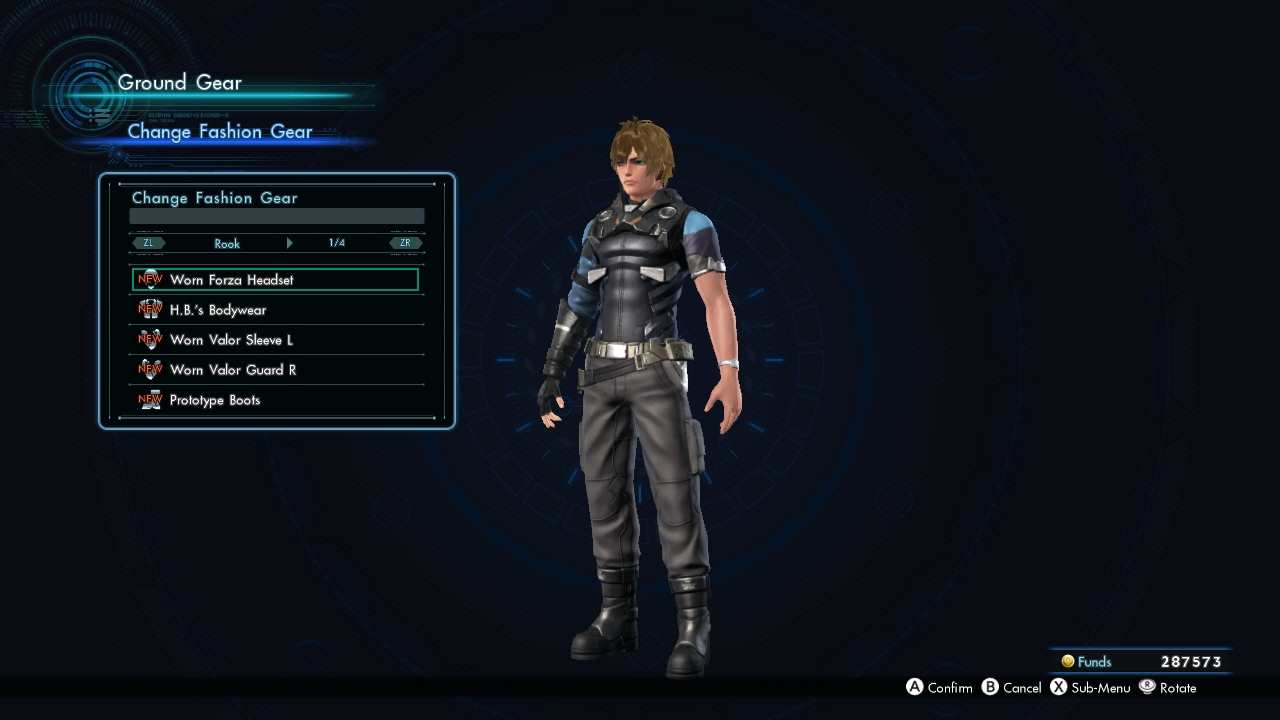
Task: Click the arrow next to Rook
Action: (290, 243)
